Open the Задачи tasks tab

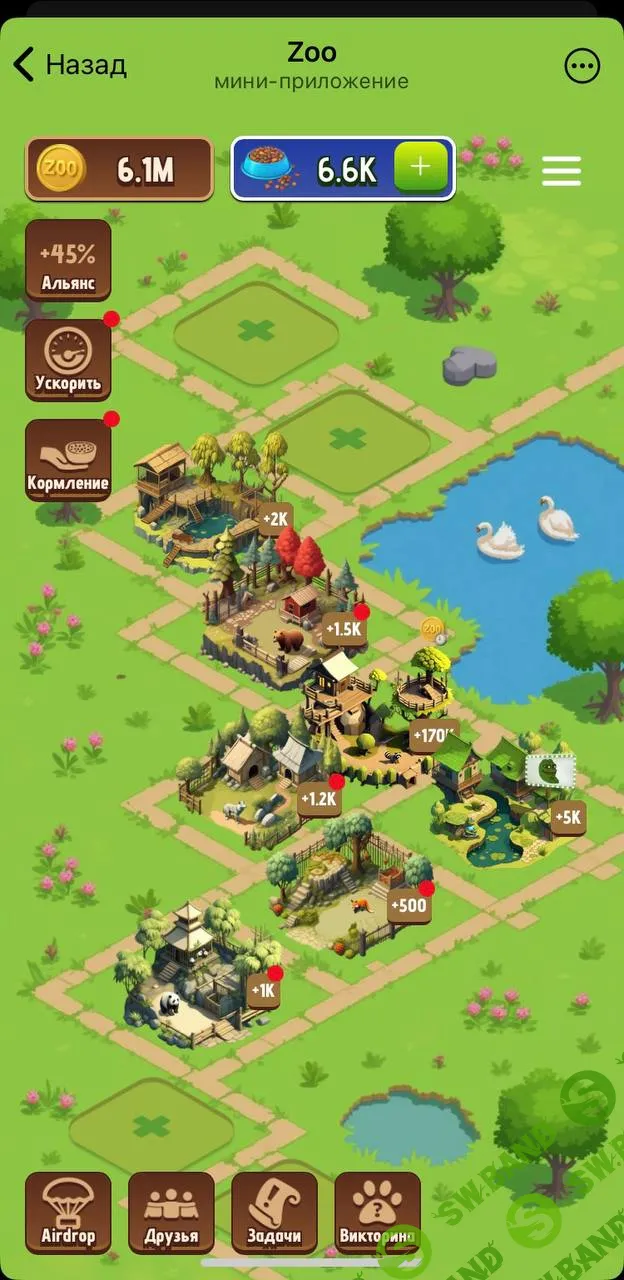pos(274,1212)
